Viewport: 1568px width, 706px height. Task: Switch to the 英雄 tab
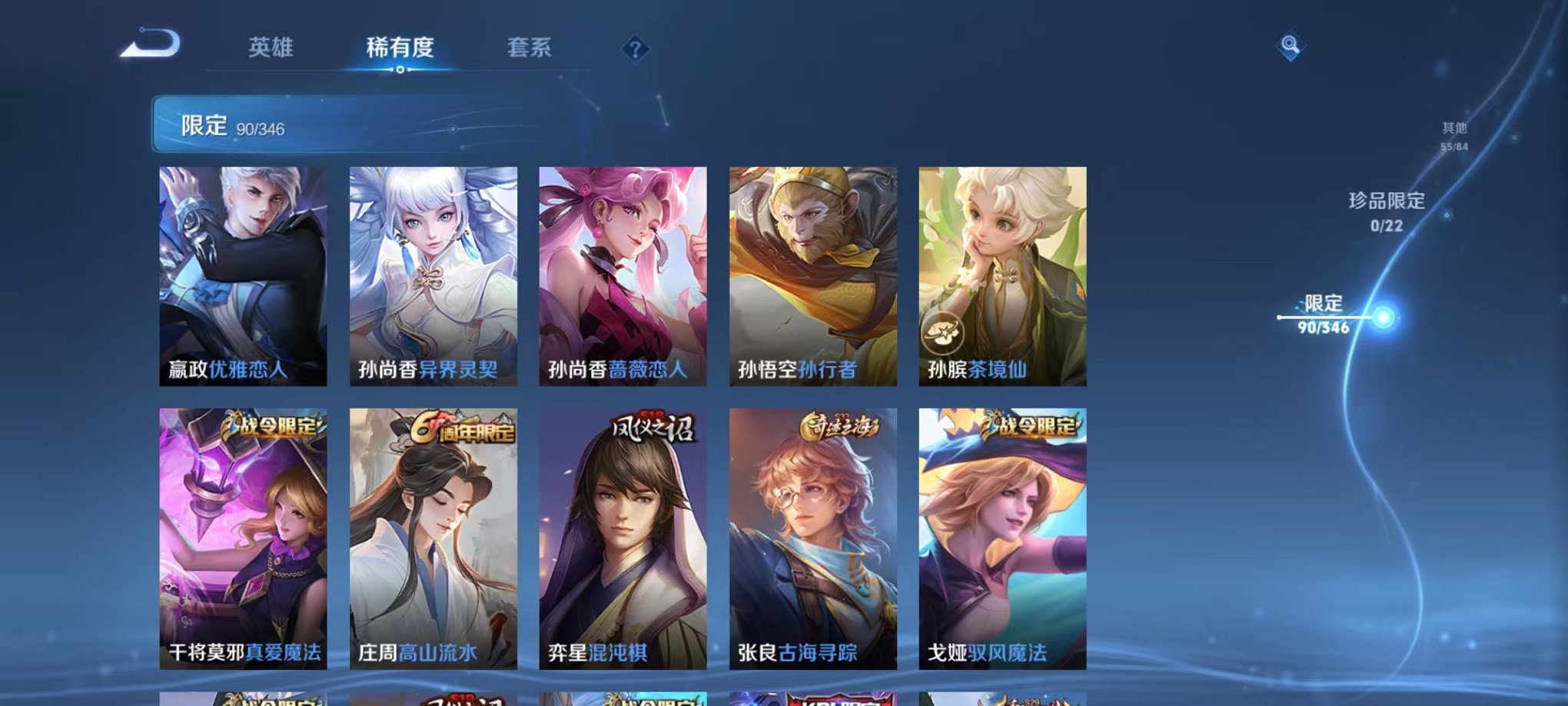271,46
